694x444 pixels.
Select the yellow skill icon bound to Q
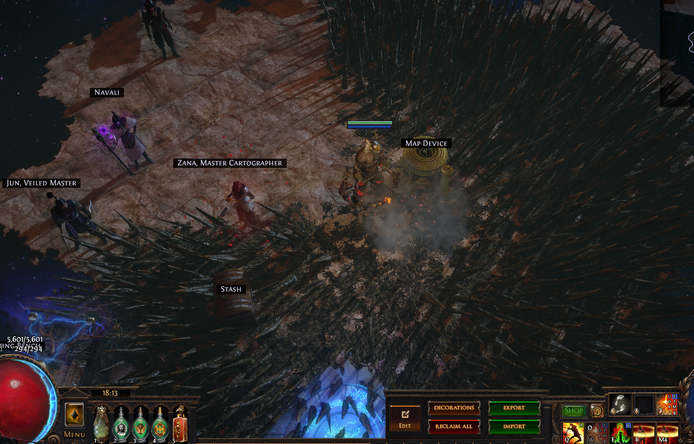click(x=573, y=433)
